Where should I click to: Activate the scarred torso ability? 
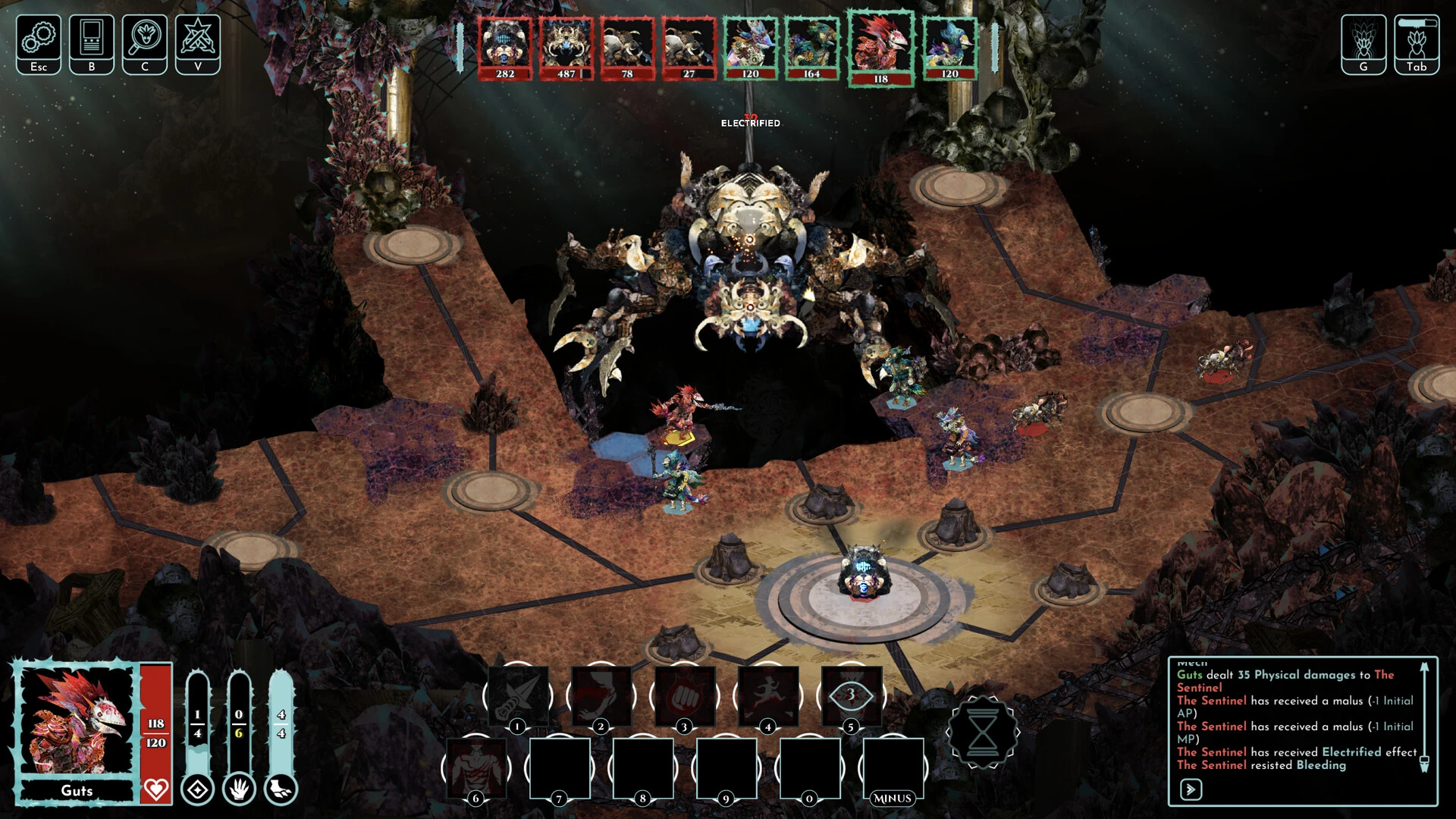476,767
